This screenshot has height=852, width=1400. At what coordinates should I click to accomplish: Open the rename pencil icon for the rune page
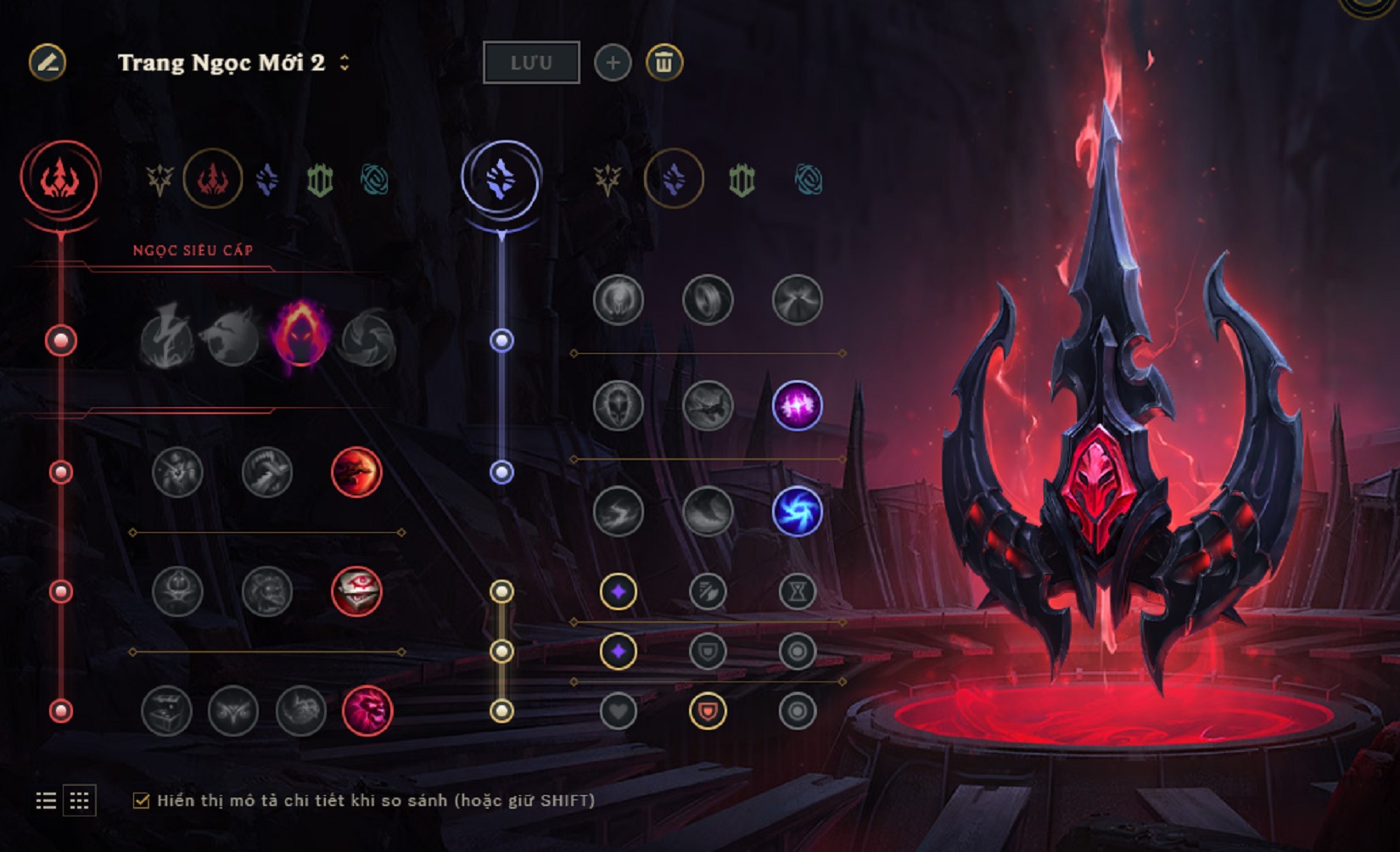(47, 62)
